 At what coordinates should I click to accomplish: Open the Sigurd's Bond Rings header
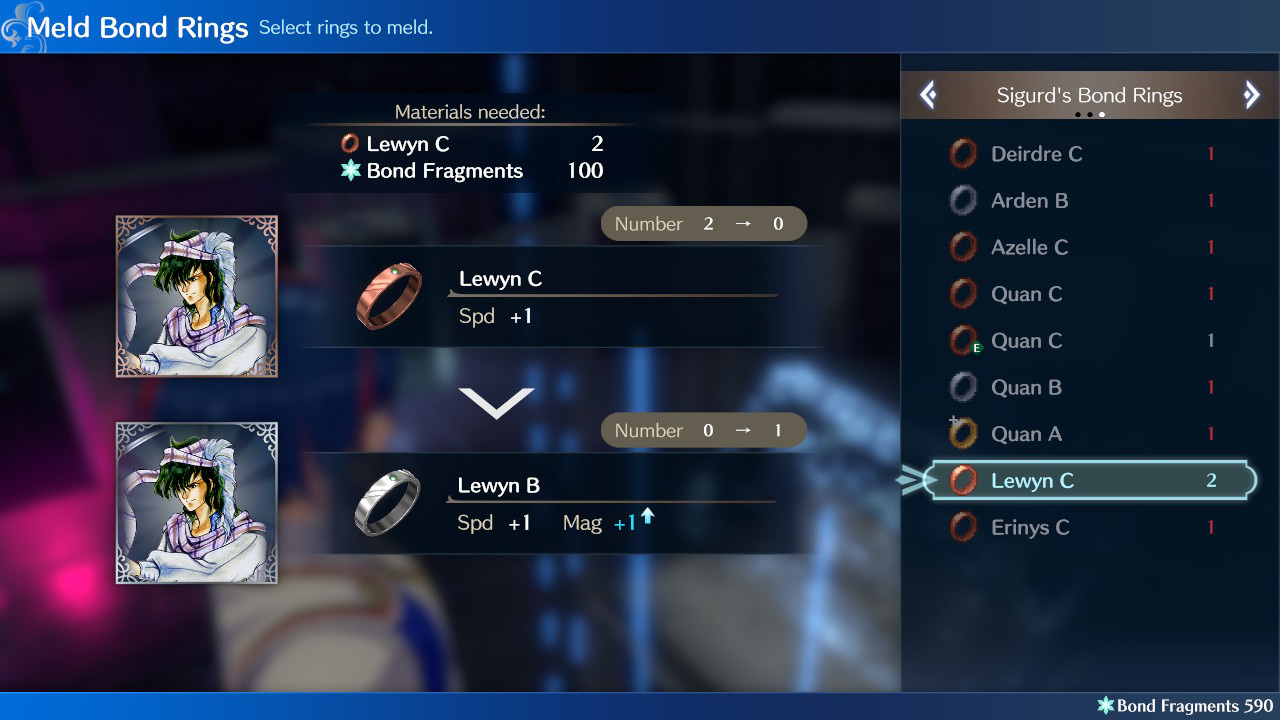[1090, 95]
